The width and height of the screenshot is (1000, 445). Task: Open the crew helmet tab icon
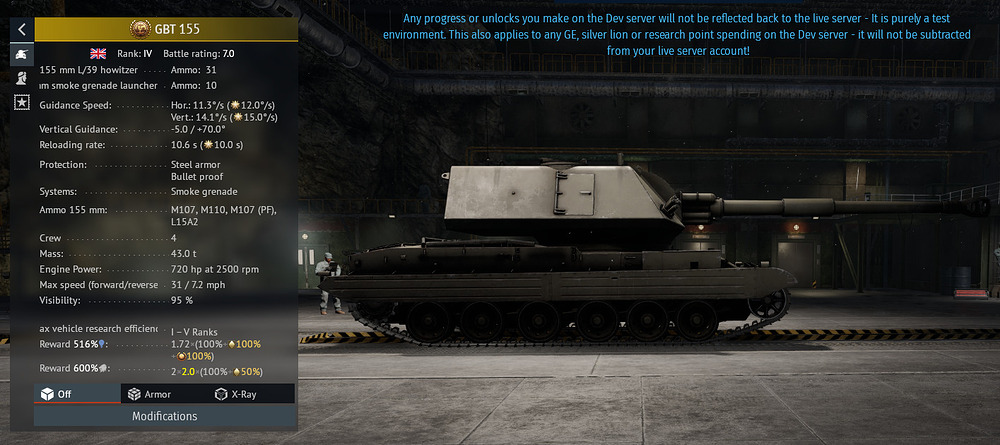point(21,78)
